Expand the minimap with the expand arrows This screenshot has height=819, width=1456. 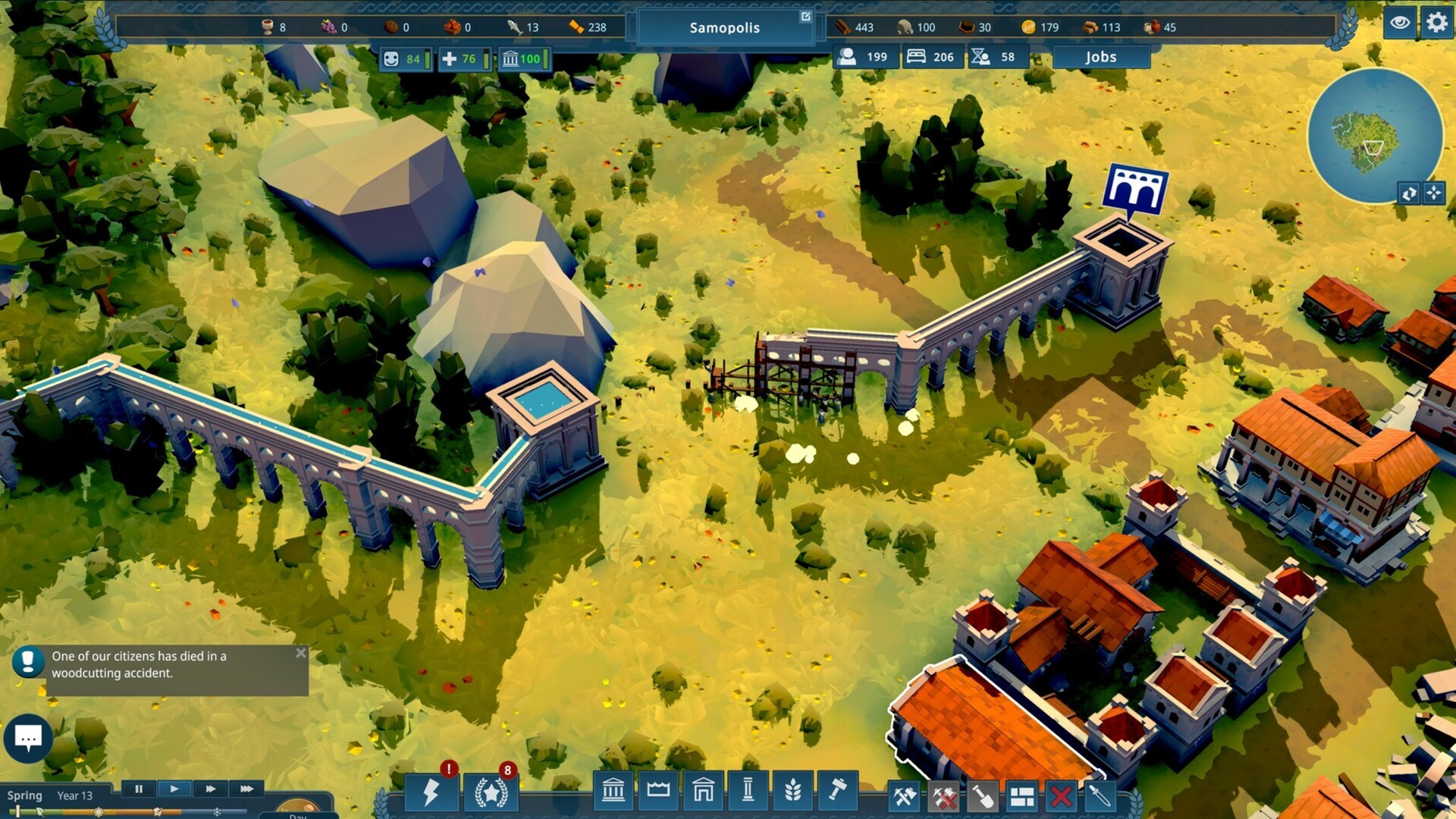1433,194
